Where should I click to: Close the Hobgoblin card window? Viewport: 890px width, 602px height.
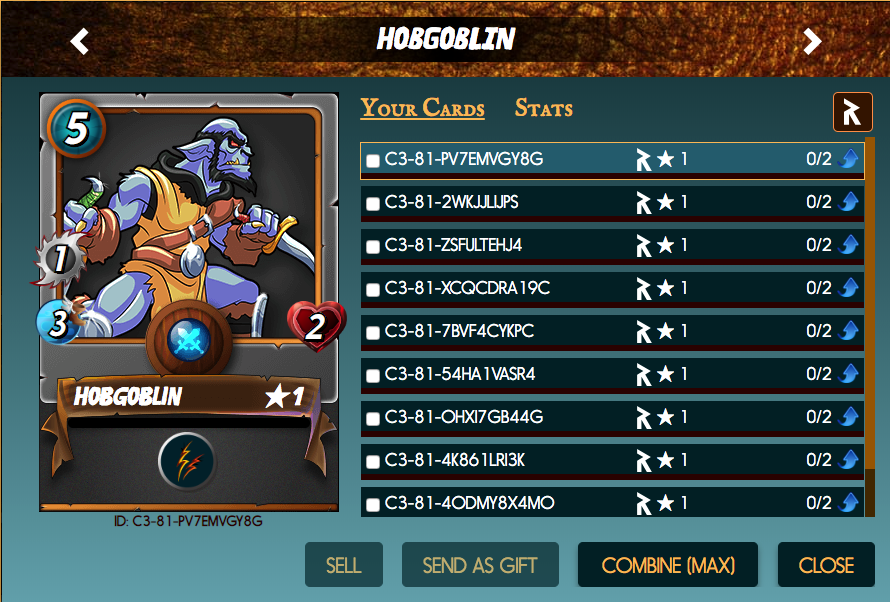click(826, 565)
